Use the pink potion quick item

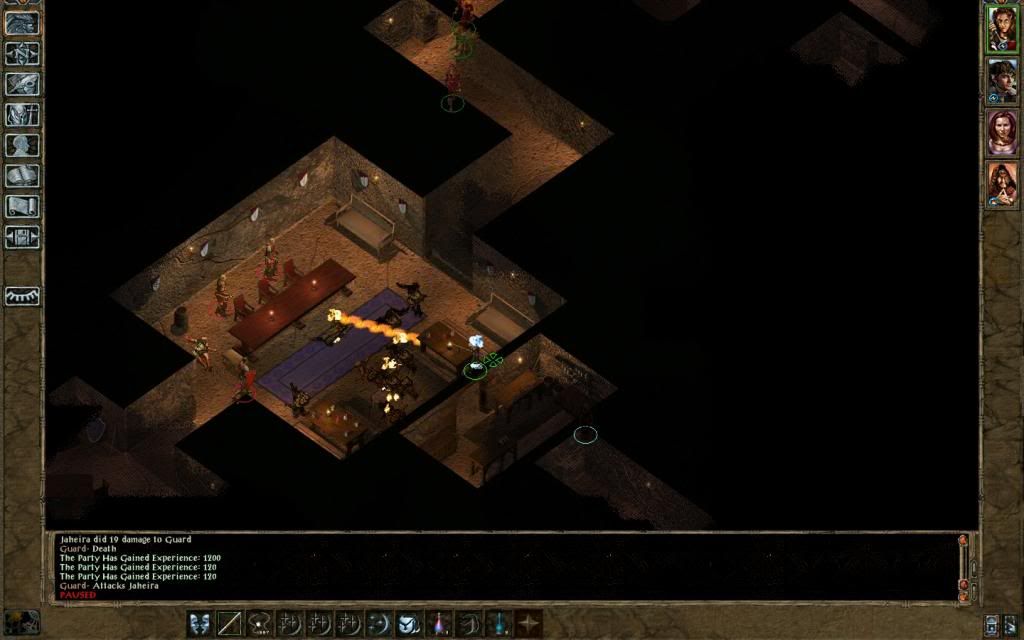(x=439, y=623)
